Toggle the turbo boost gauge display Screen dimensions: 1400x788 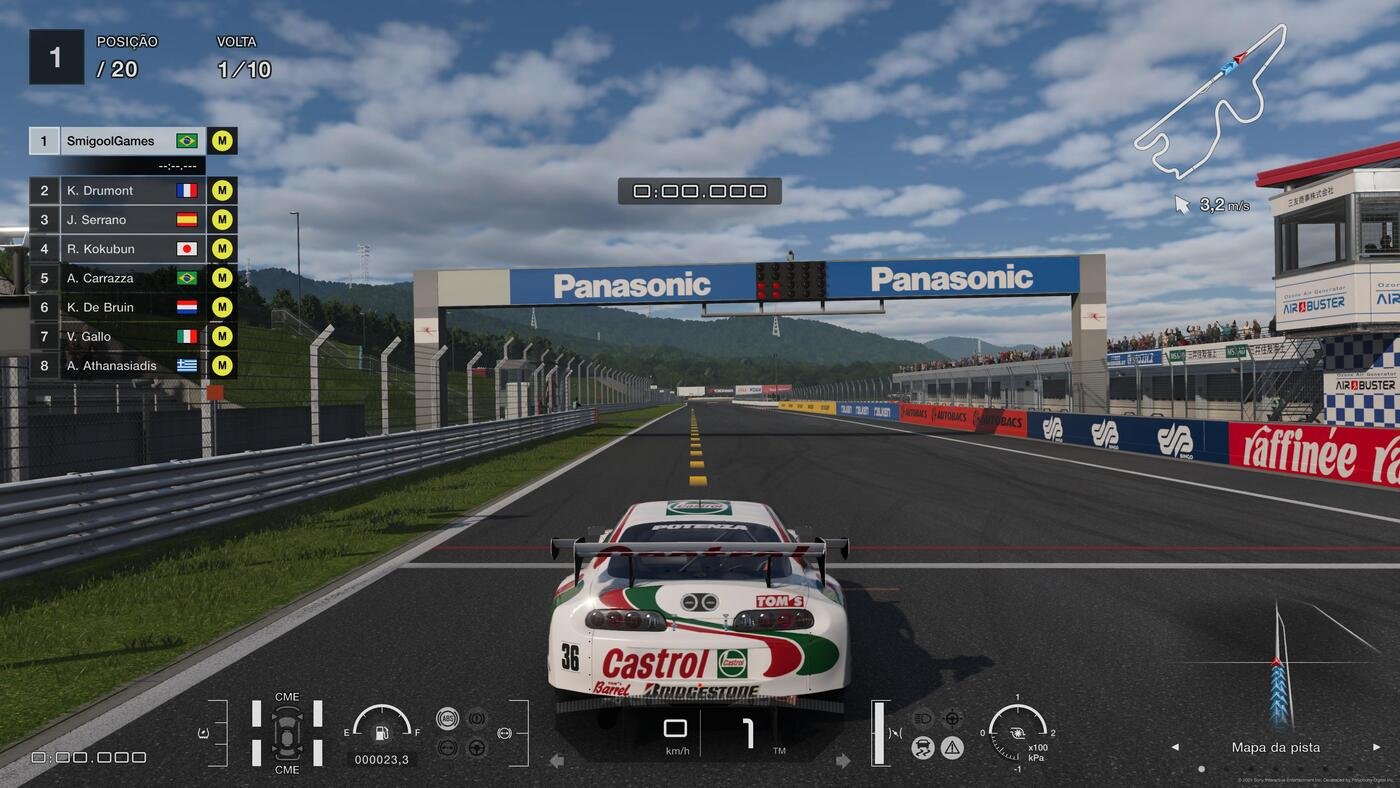1017,733
